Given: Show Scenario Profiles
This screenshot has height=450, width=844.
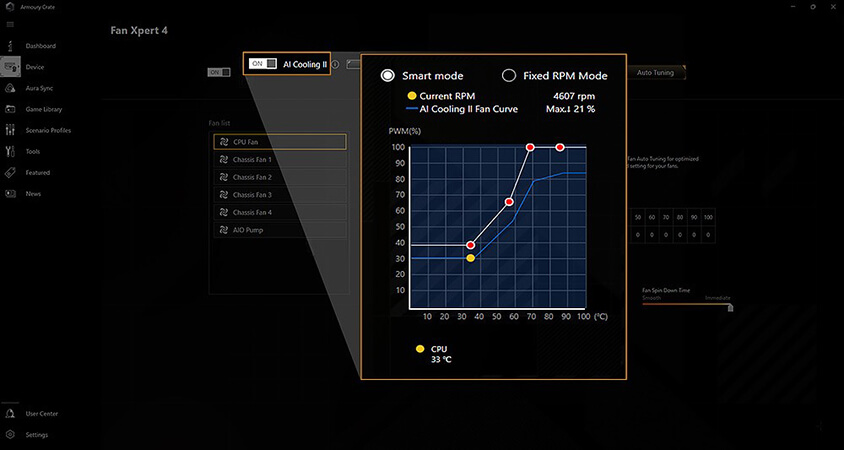Looking at the screenshot, I should 47,130.
